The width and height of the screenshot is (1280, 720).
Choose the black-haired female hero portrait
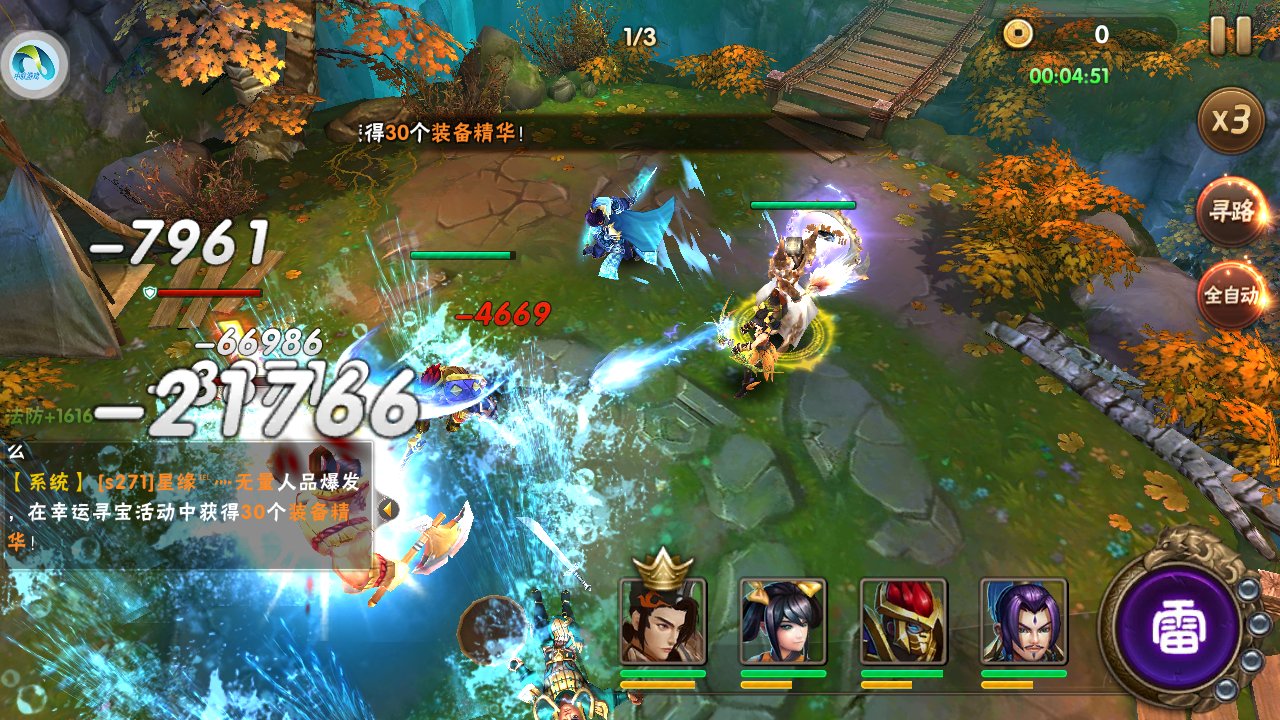click(x=782, y=621)
